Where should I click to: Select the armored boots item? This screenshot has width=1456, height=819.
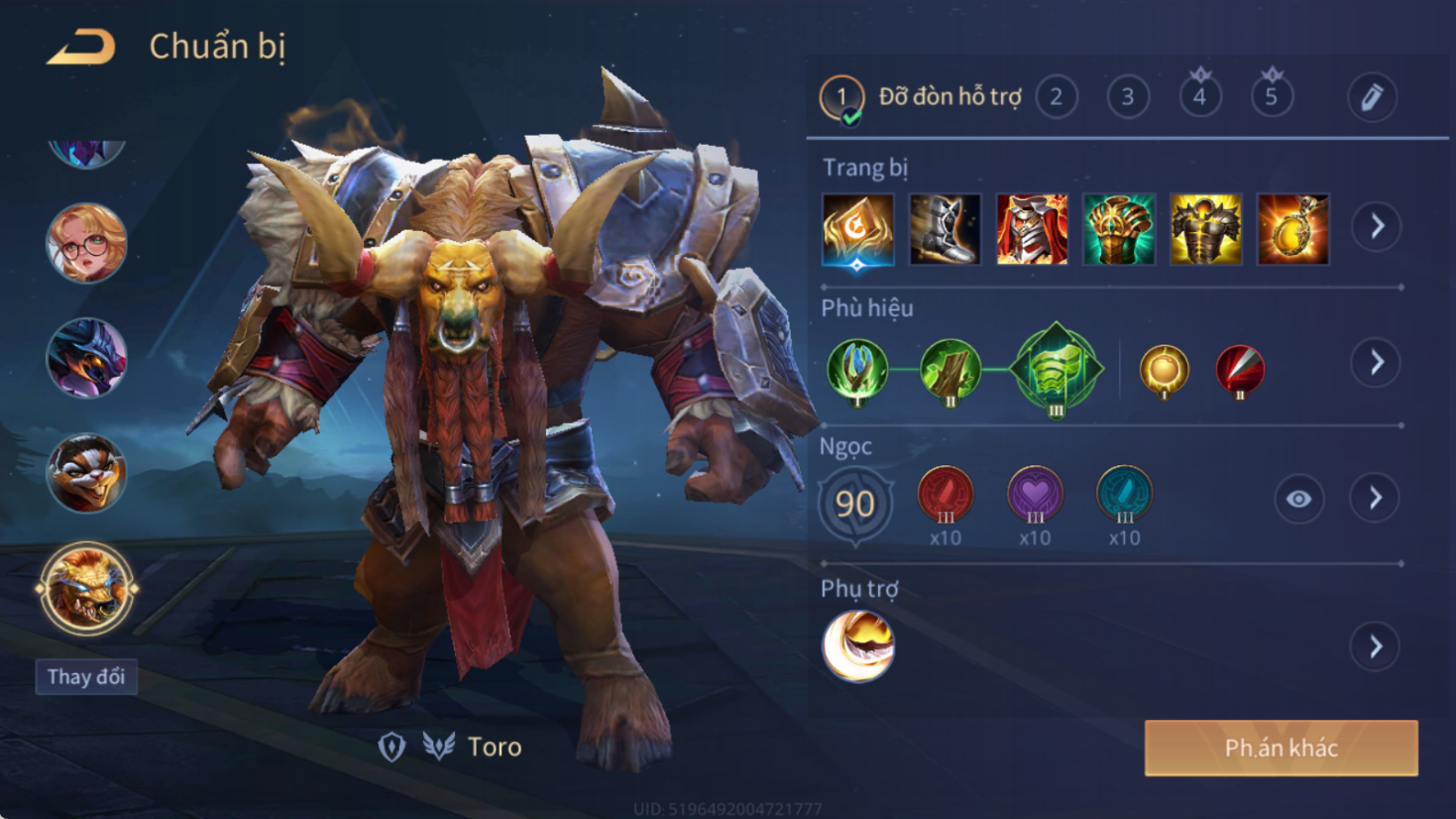(945, 229)
